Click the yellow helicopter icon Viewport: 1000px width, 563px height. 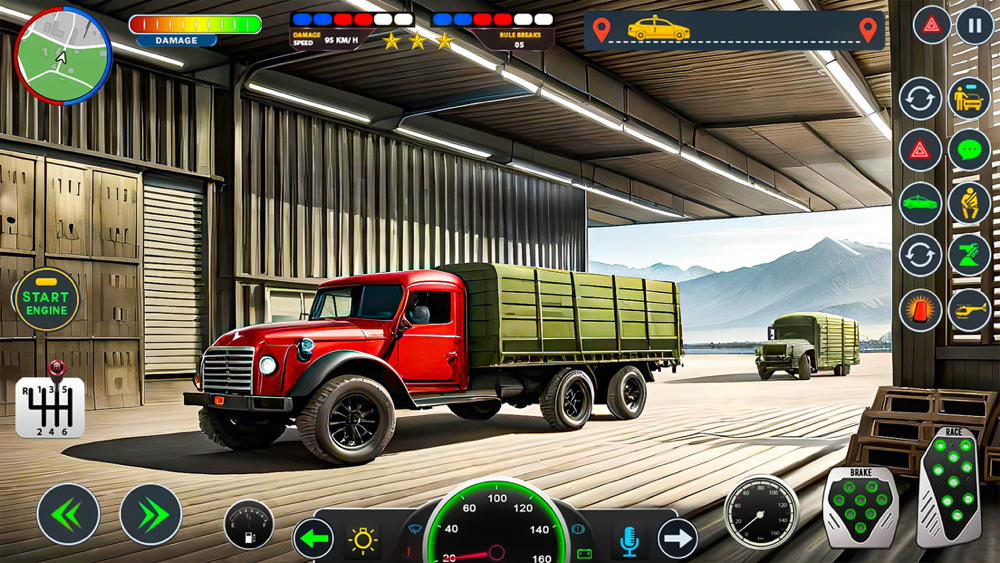click(x=968, y=311)
